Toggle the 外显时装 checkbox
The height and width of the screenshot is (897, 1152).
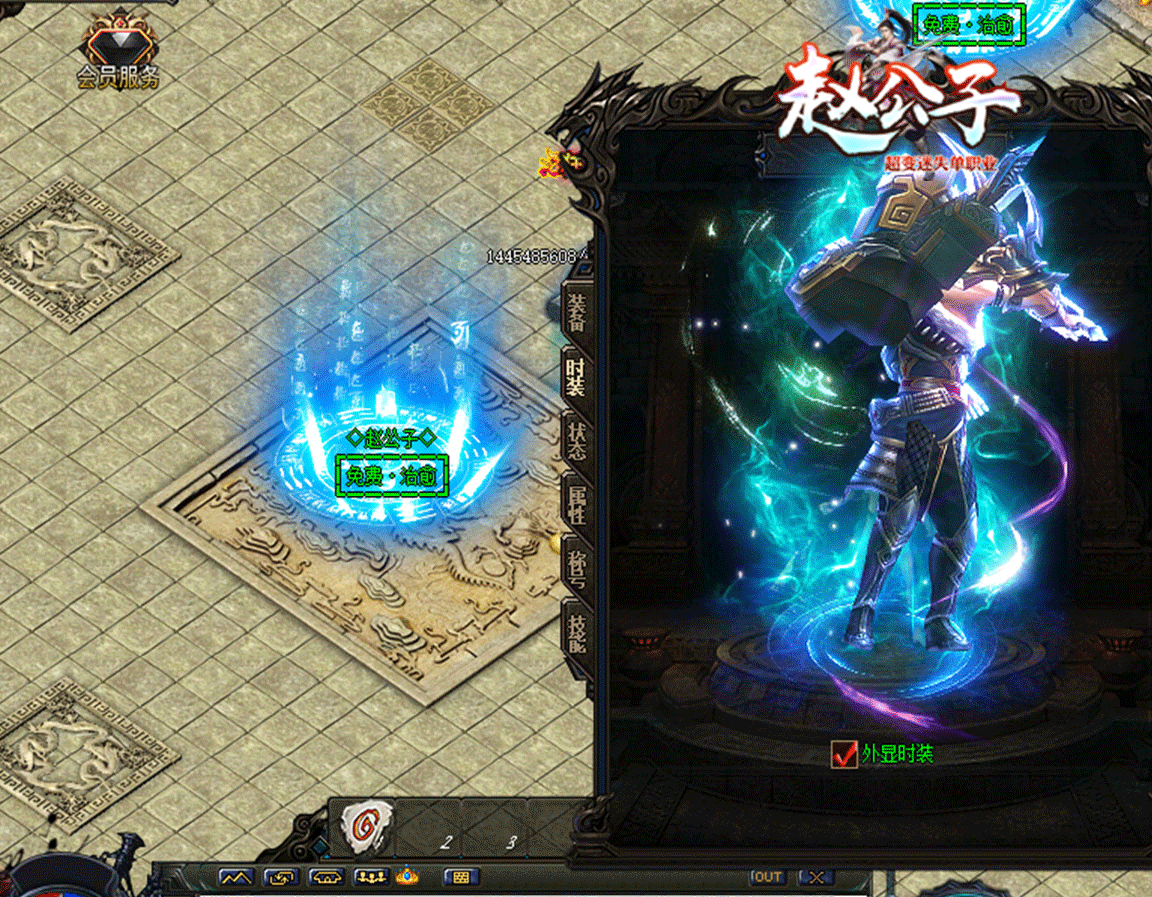tap(844, 754)
